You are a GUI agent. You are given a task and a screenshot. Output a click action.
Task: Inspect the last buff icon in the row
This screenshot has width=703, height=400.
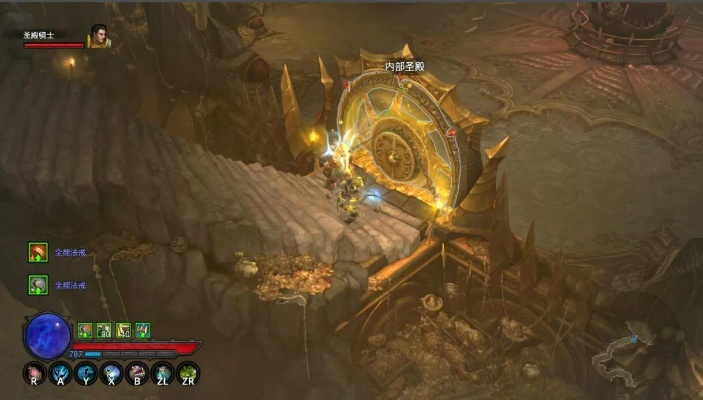[142, 330]
